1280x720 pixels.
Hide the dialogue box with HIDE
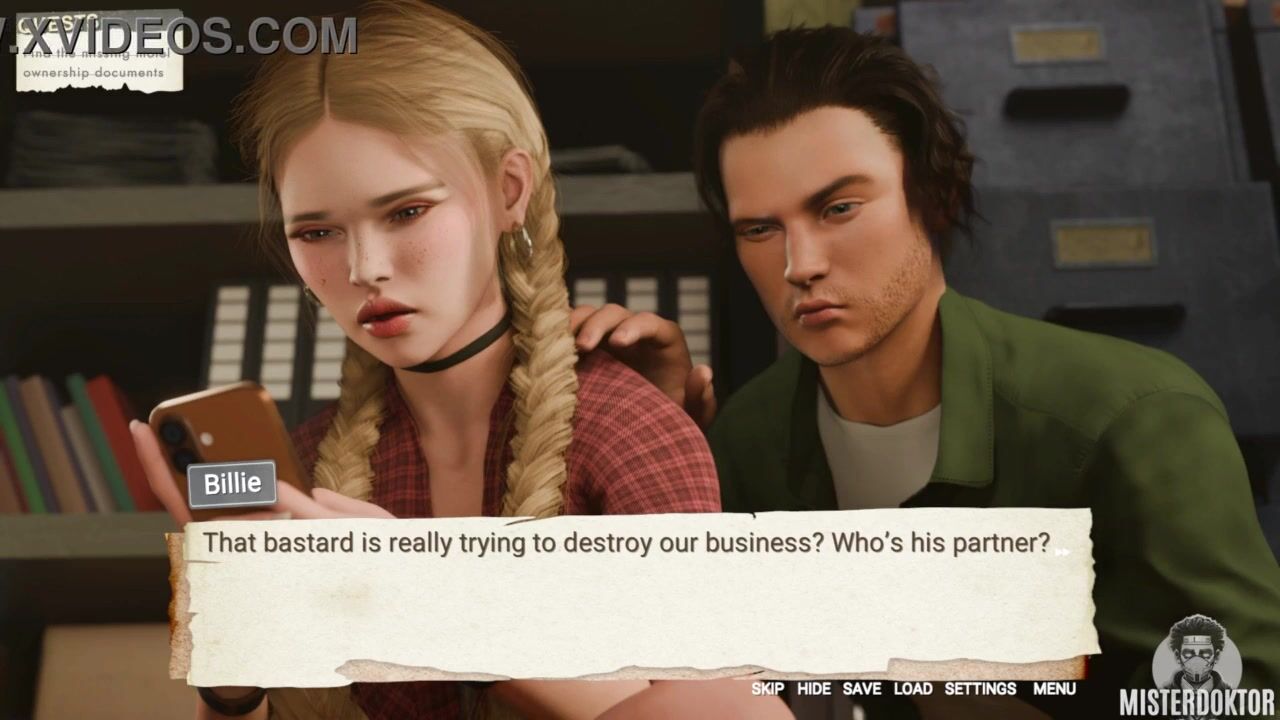coord(813,689)
